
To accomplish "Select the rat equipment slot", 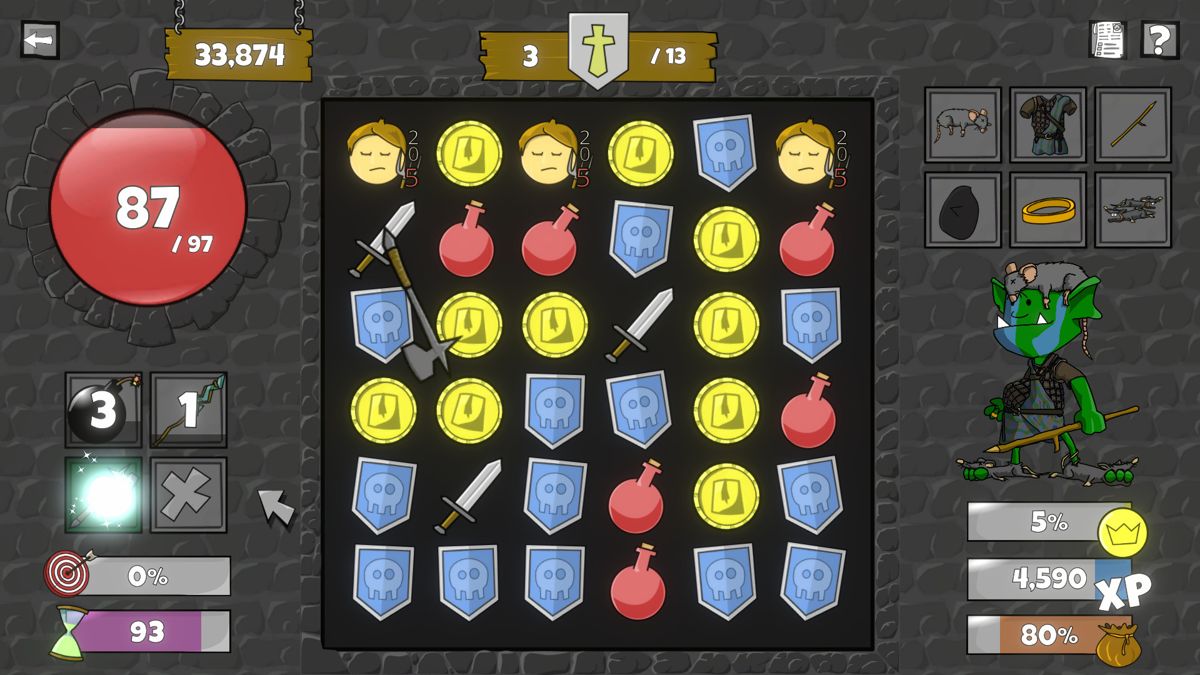I will (x=962, y=125).
